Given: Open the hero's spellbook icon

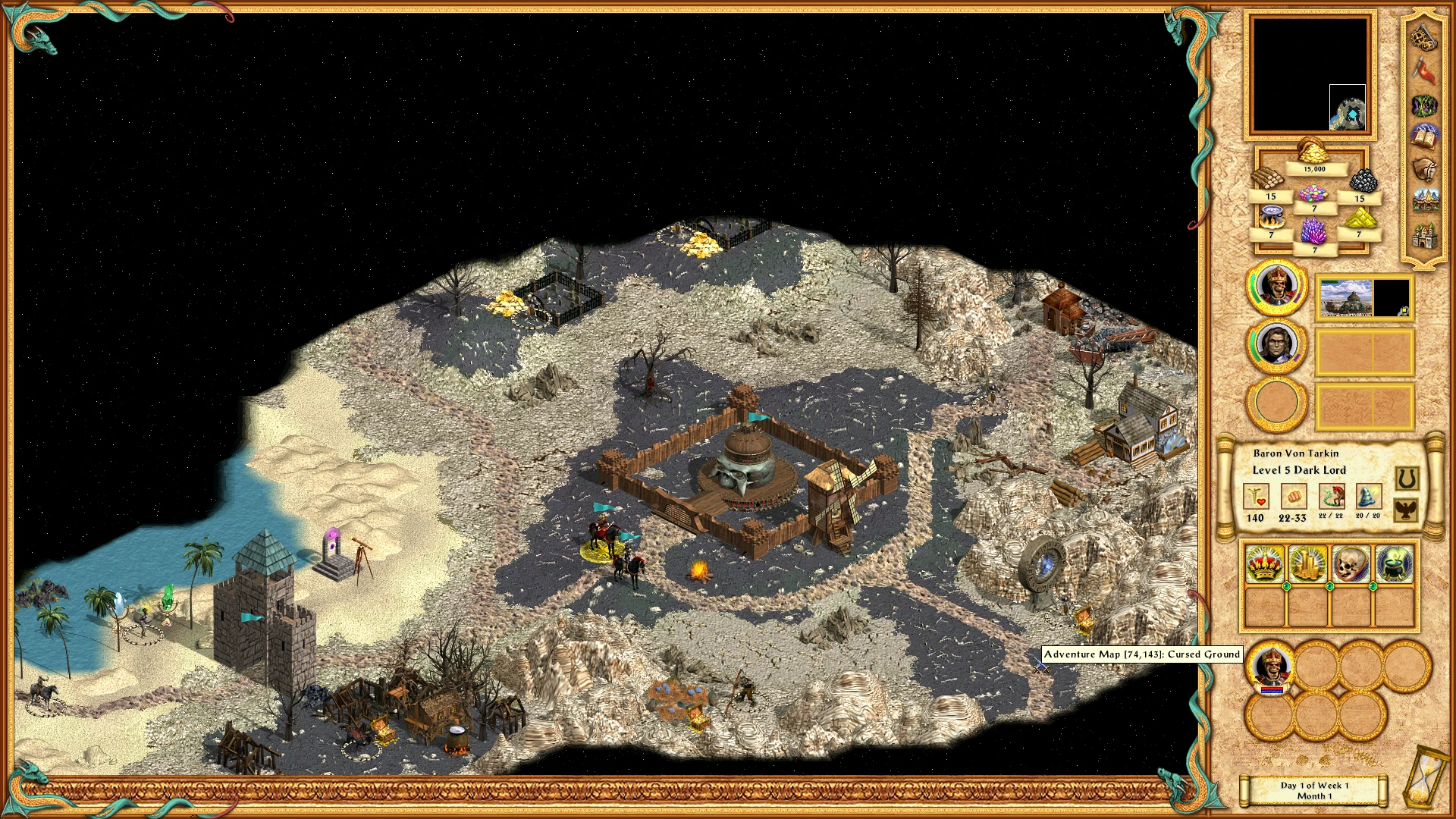Looking at the screenshot, I should tap(1423, 135).
